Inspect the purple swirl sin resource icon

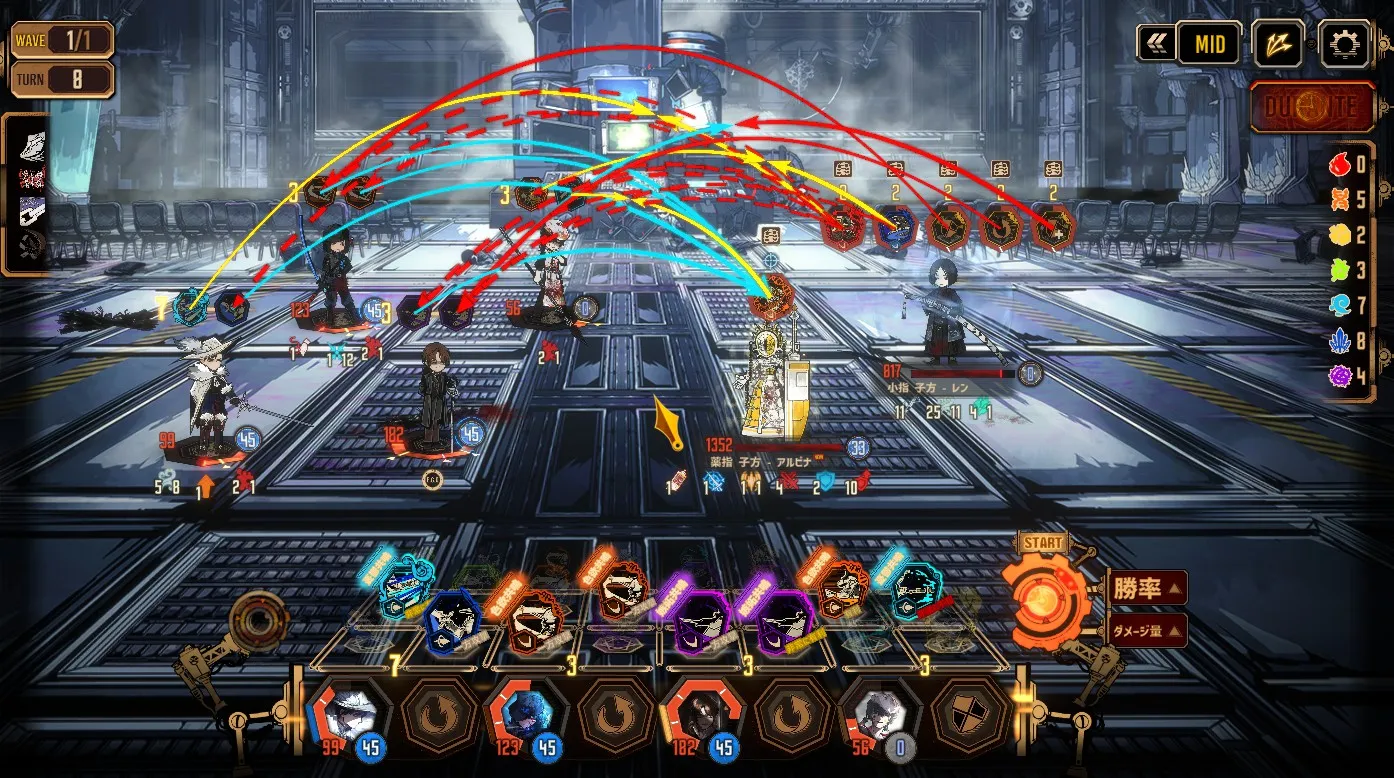pyautogui.click(x=1340, y=376)
